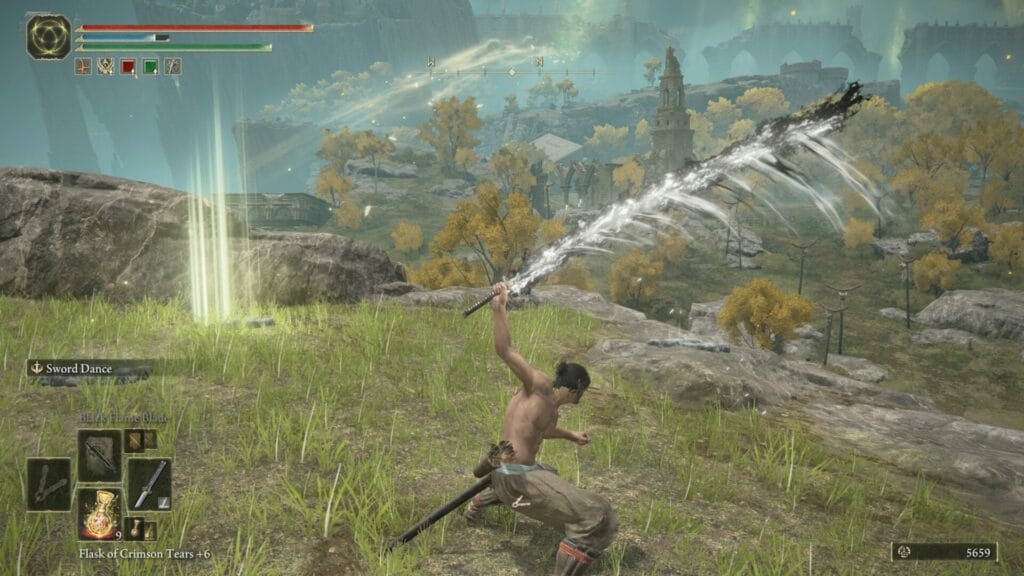Inspect the red square status effect icon
Screen dimensions: 1024x576
pos(128,67)
